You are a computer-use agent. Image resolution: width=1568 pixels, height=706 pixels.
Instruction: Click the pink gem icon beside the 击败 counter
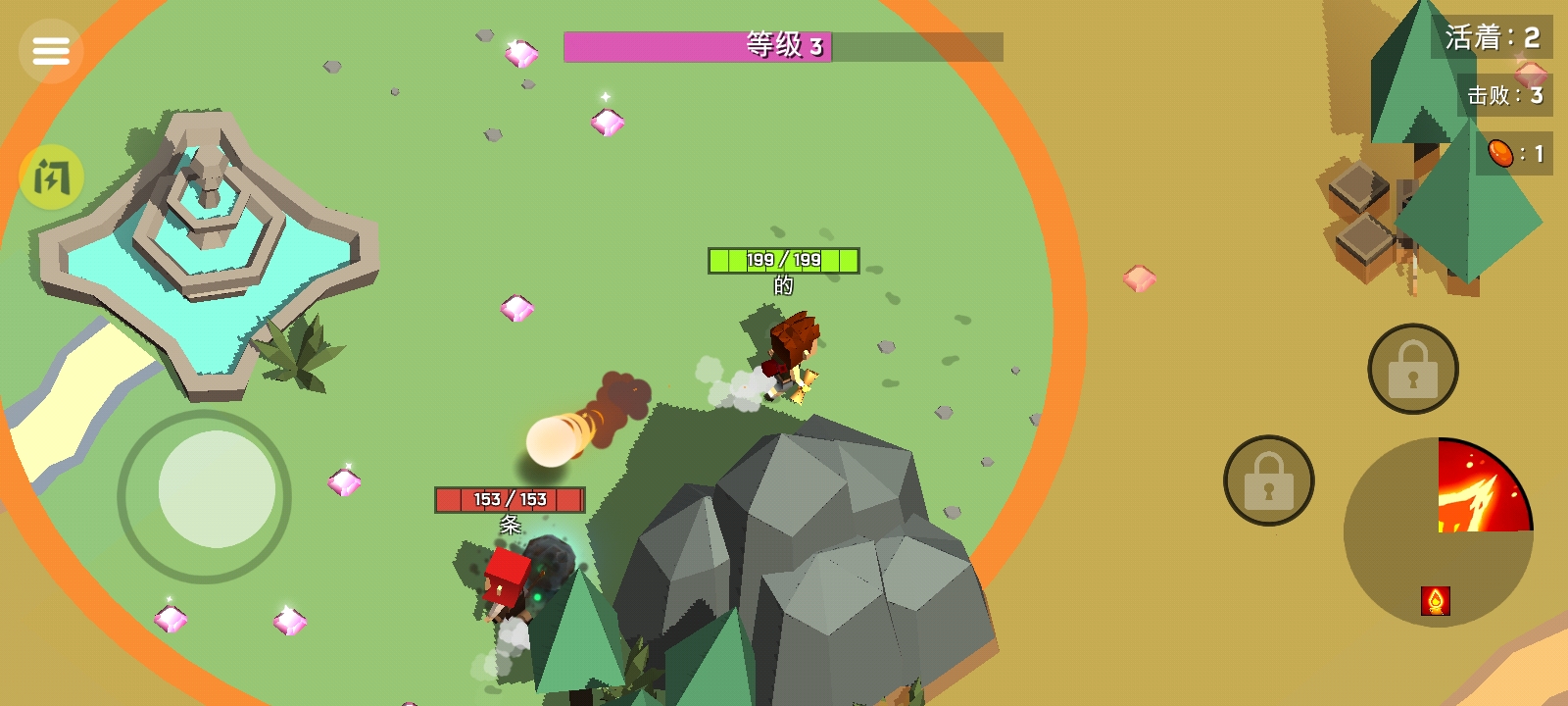1529,73
